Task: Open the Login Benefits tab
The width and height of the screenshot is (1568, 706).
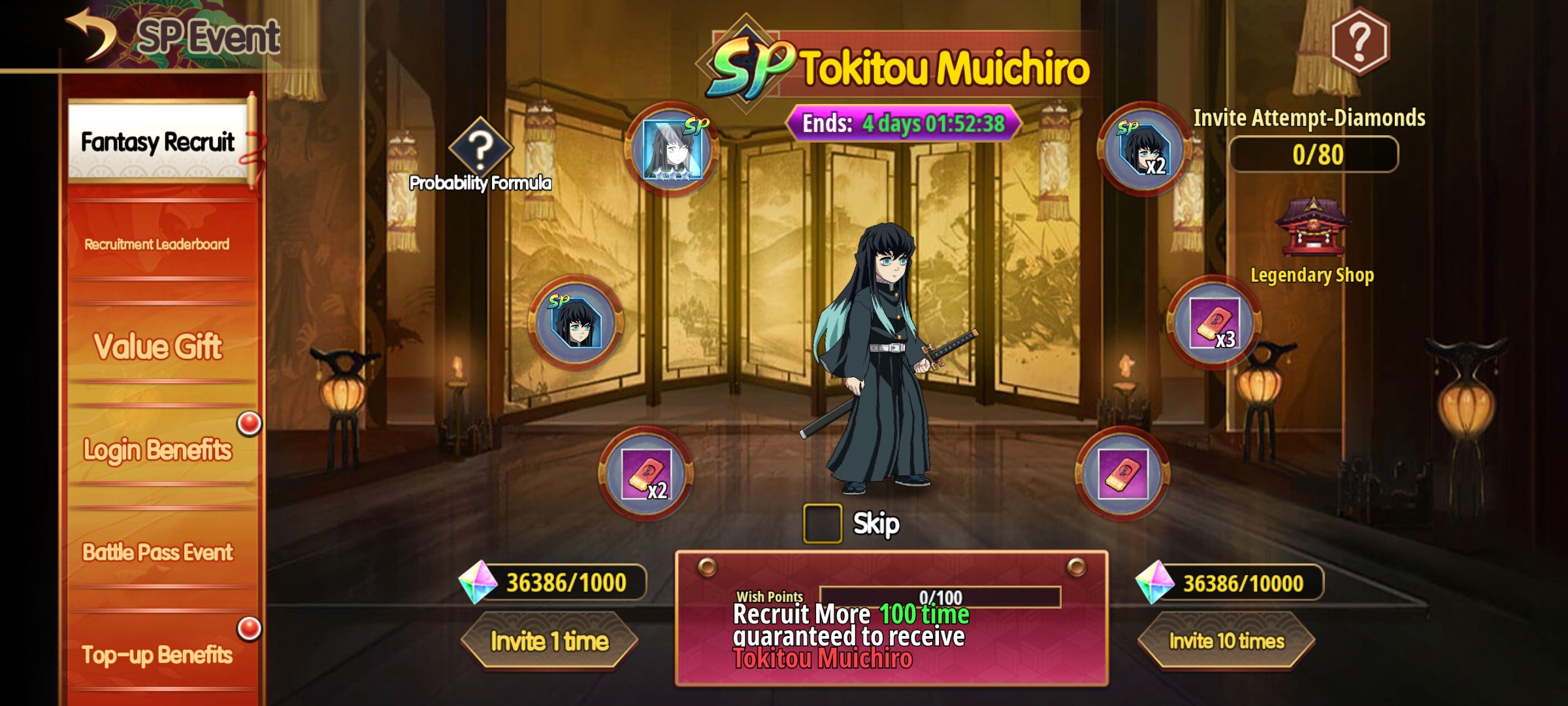Action: (157, 450)
